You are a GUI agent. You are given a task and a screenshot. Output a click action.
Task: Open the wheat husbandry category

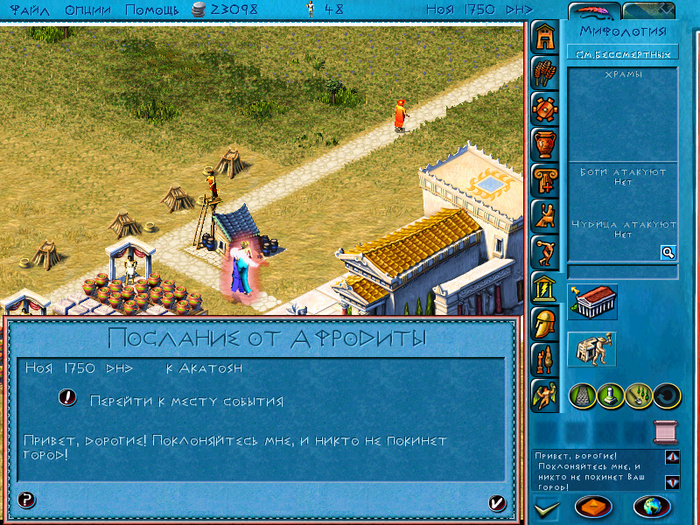(544, 73)
